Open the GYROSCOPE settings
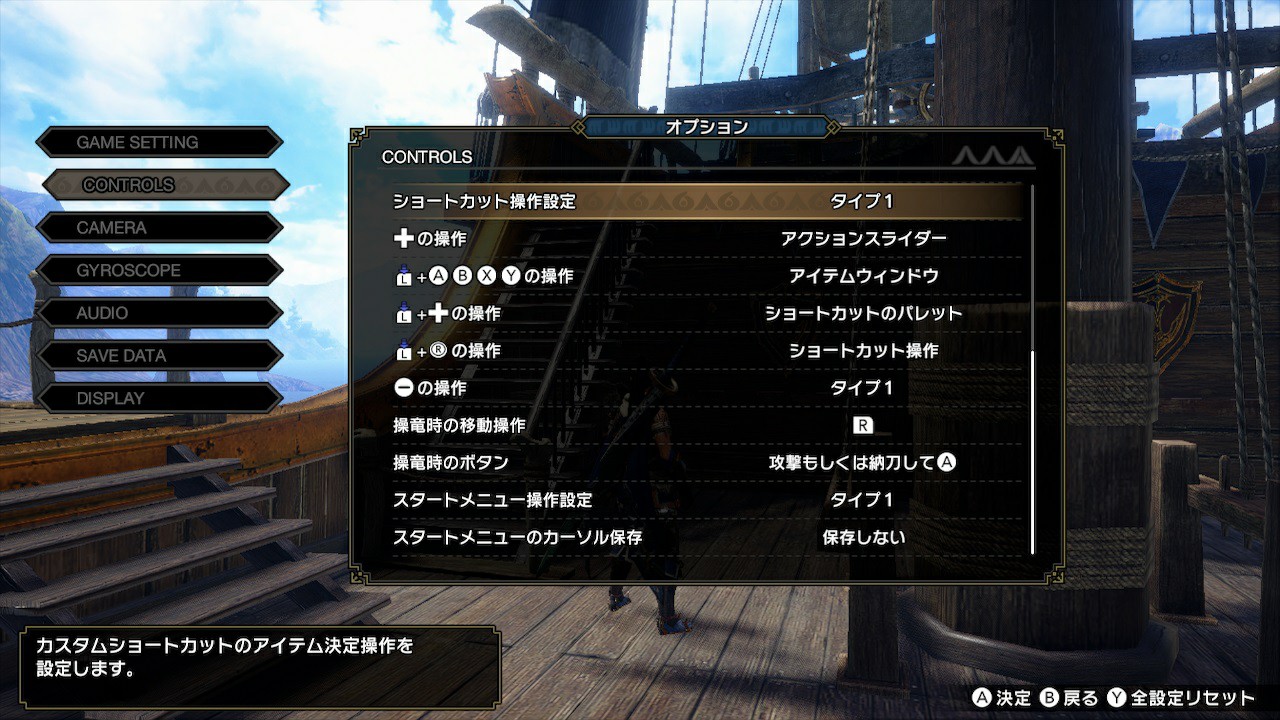 pyautogui.click(x=158, y=270)
